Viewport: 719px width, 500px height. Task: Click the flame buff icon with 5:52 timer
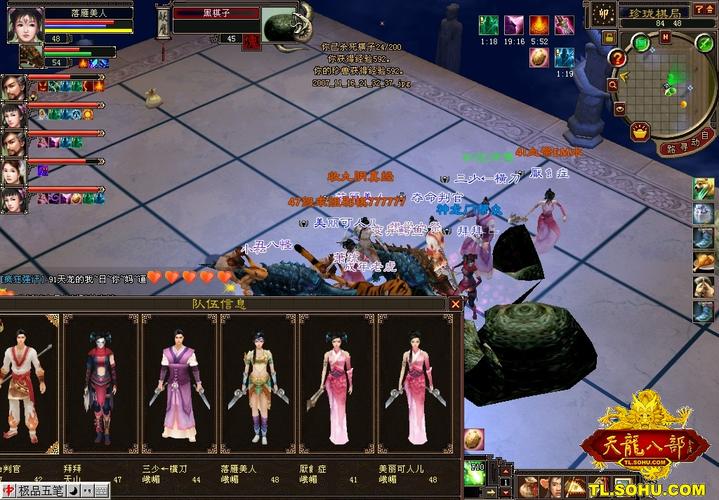[x=539, y=25]
